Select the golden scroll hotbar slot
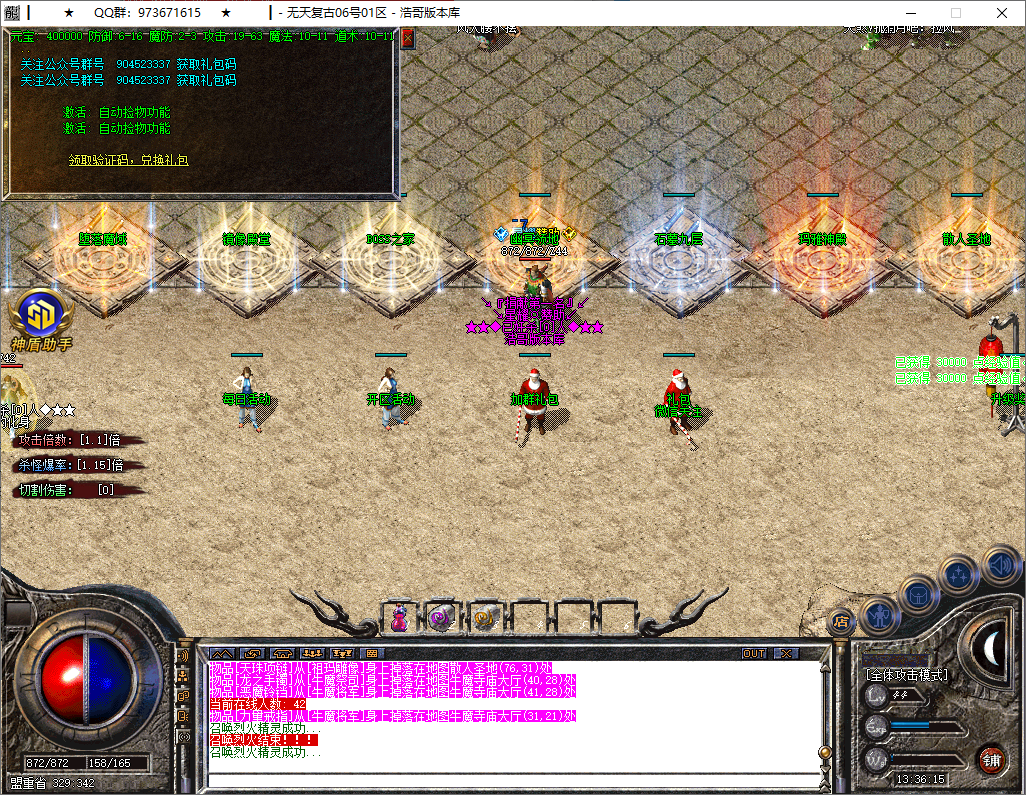The height and width of the screenshot is (795, 1026). click(x=485, y=619)
